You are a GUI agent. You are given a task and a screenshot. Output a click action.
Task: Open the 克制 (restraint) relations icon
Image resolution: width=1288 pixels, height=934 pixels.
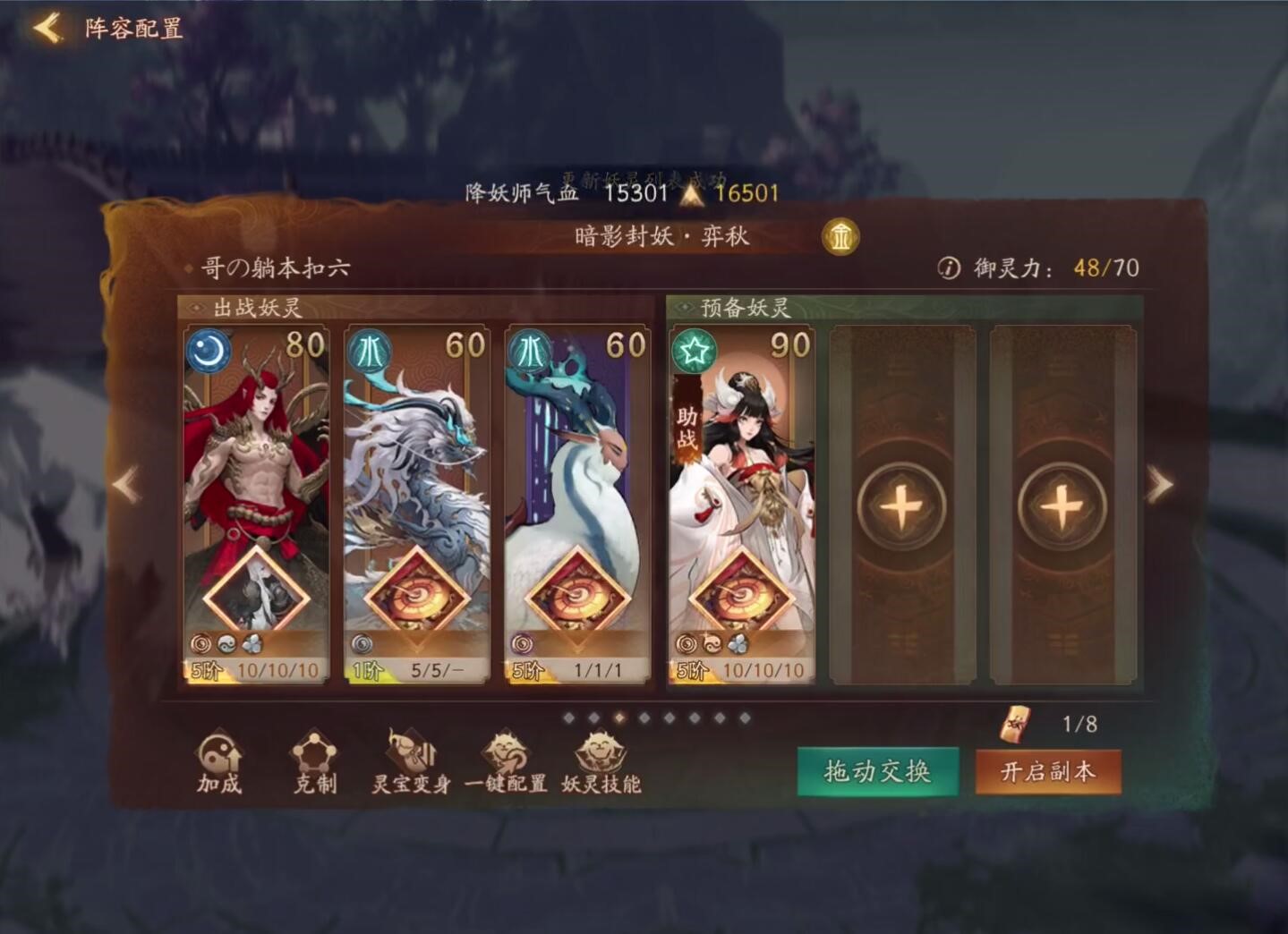[313, 765]
